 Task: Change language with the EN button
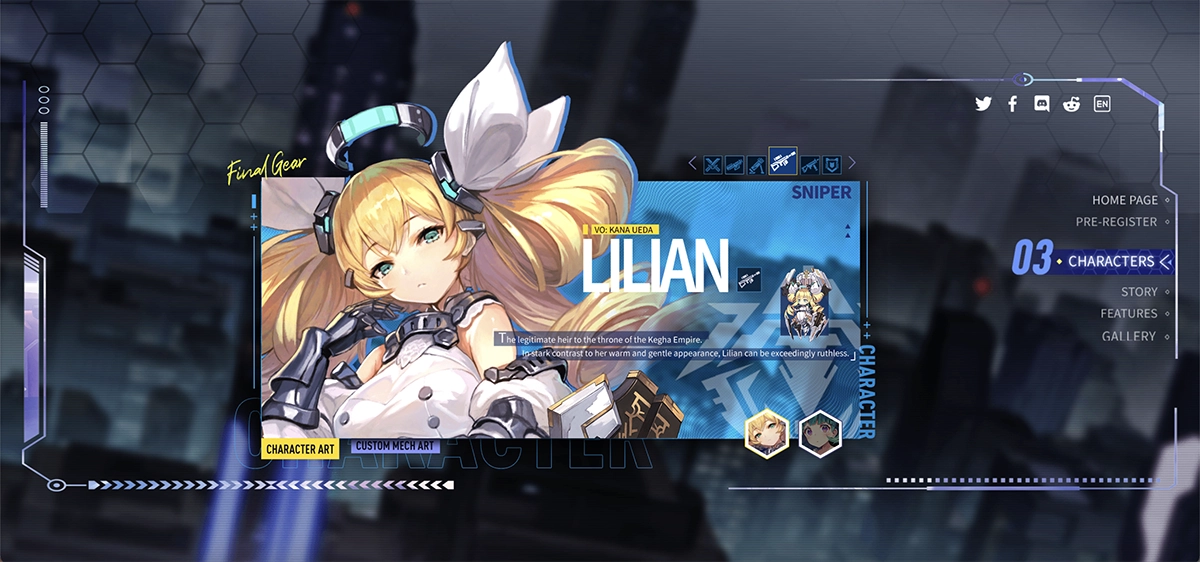[1102, 104]
